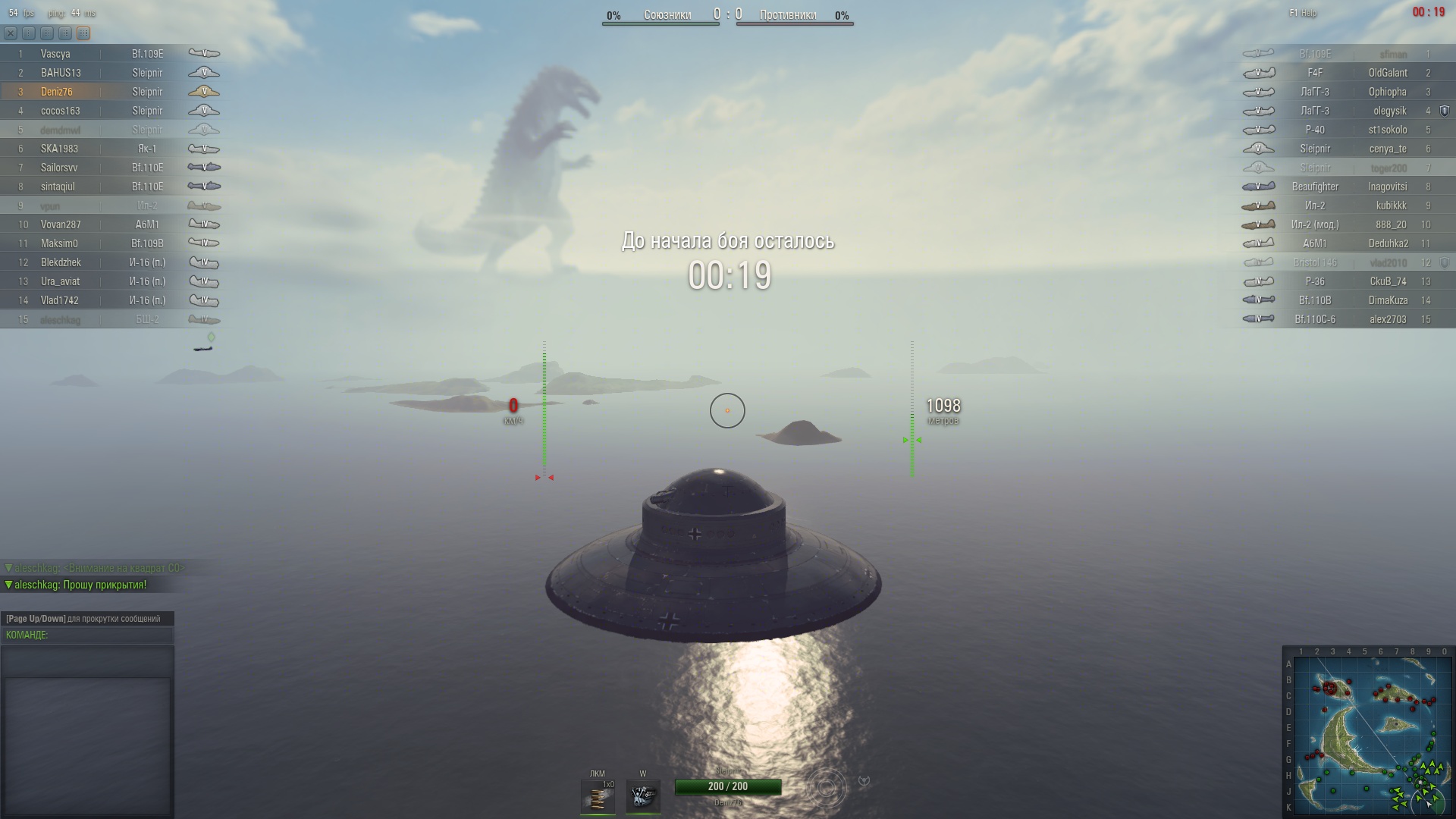The height and width of the screenshot is (819, 1456).
Task: Select enemy lnagovitsi with Beaufighter
Action: (1387, 187)
